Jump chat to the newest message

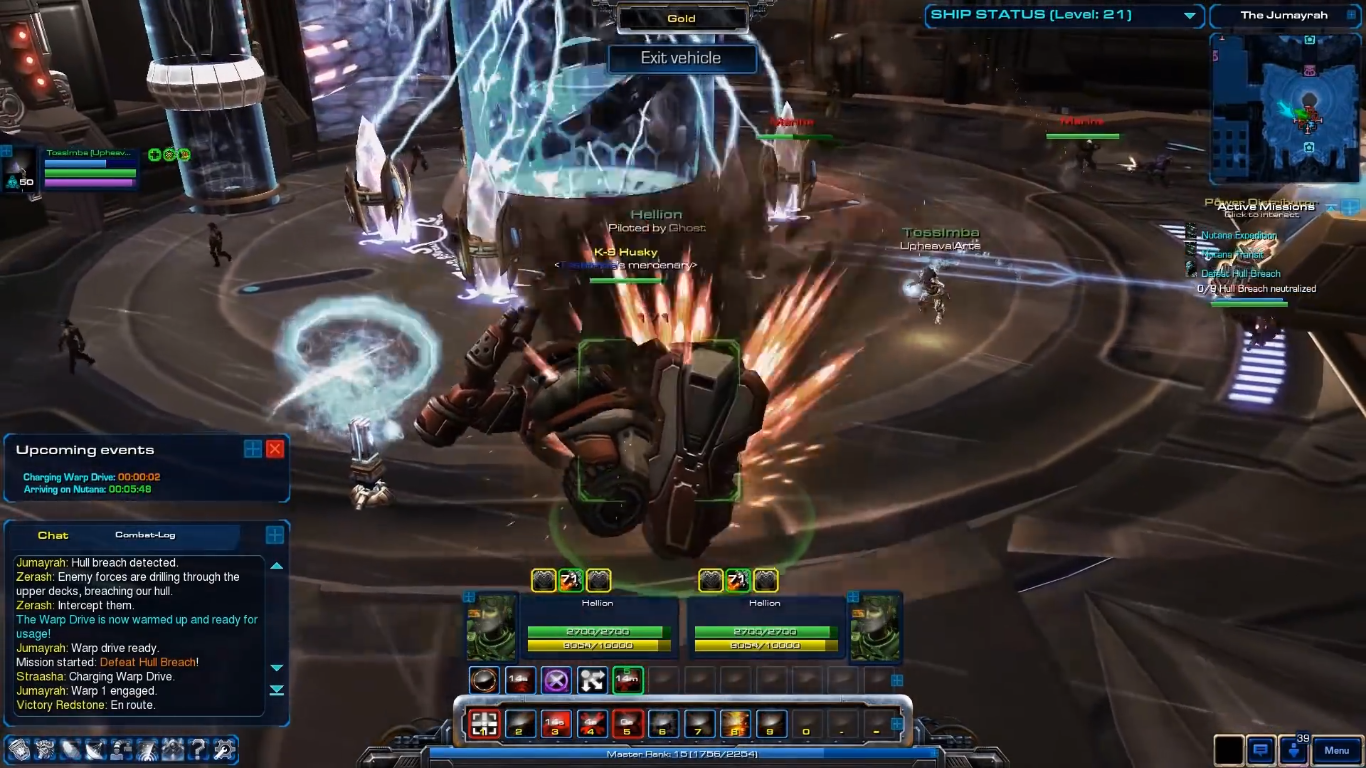[277, 690]
